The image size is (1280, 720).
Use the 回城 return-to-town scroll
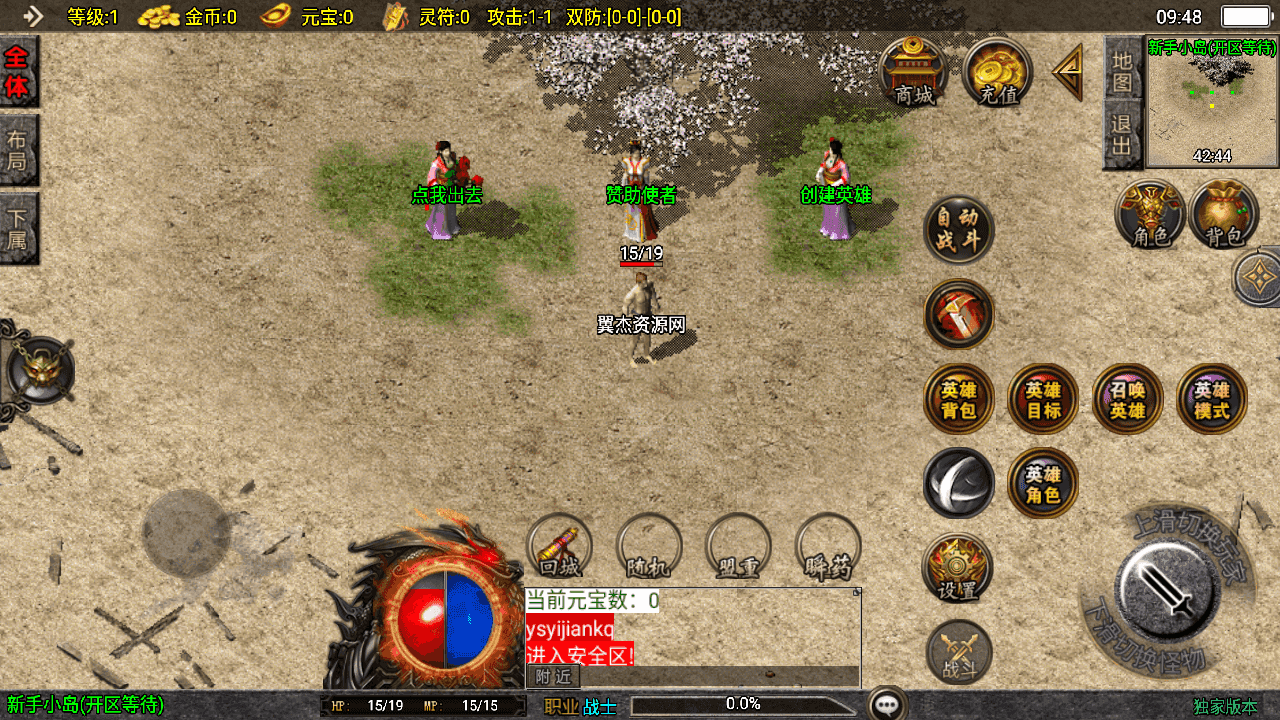click(x=560, y=547)
